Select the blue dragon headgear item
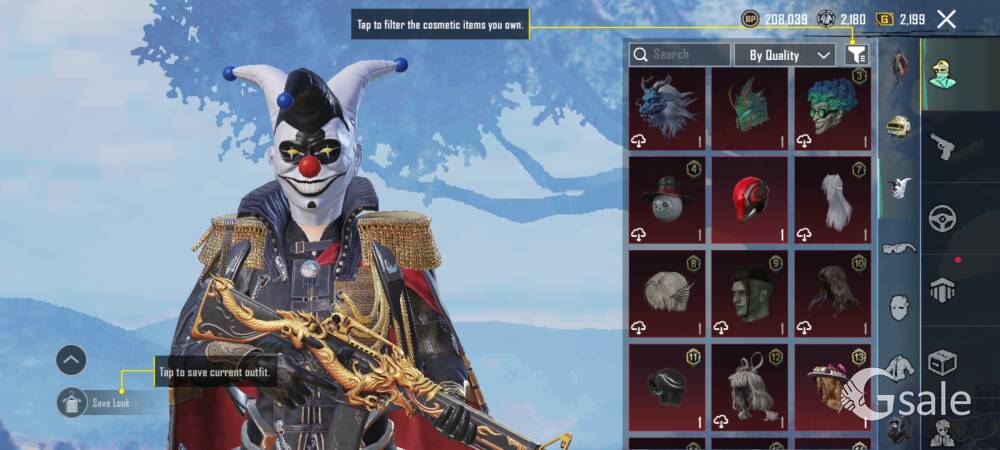 (667, 108)
